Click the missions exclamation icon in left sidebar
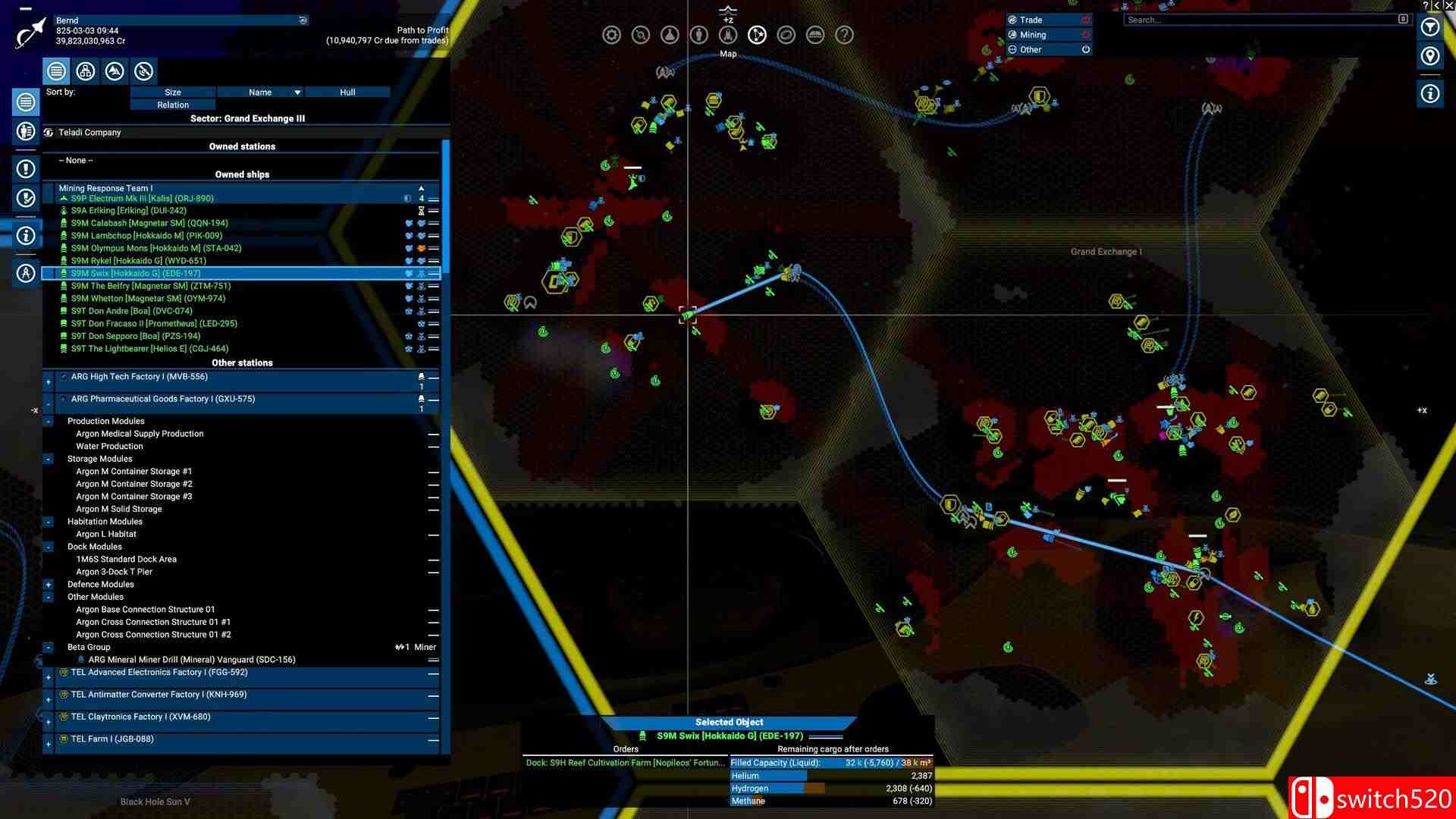The width and height of the screenshot is (1456, 819). [x=26, y=169]
